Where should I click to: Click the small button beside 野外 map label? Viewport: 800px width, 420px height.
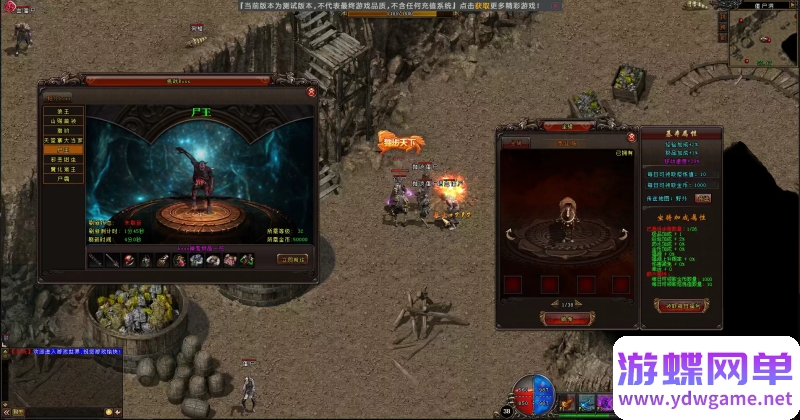pos(703,198)
